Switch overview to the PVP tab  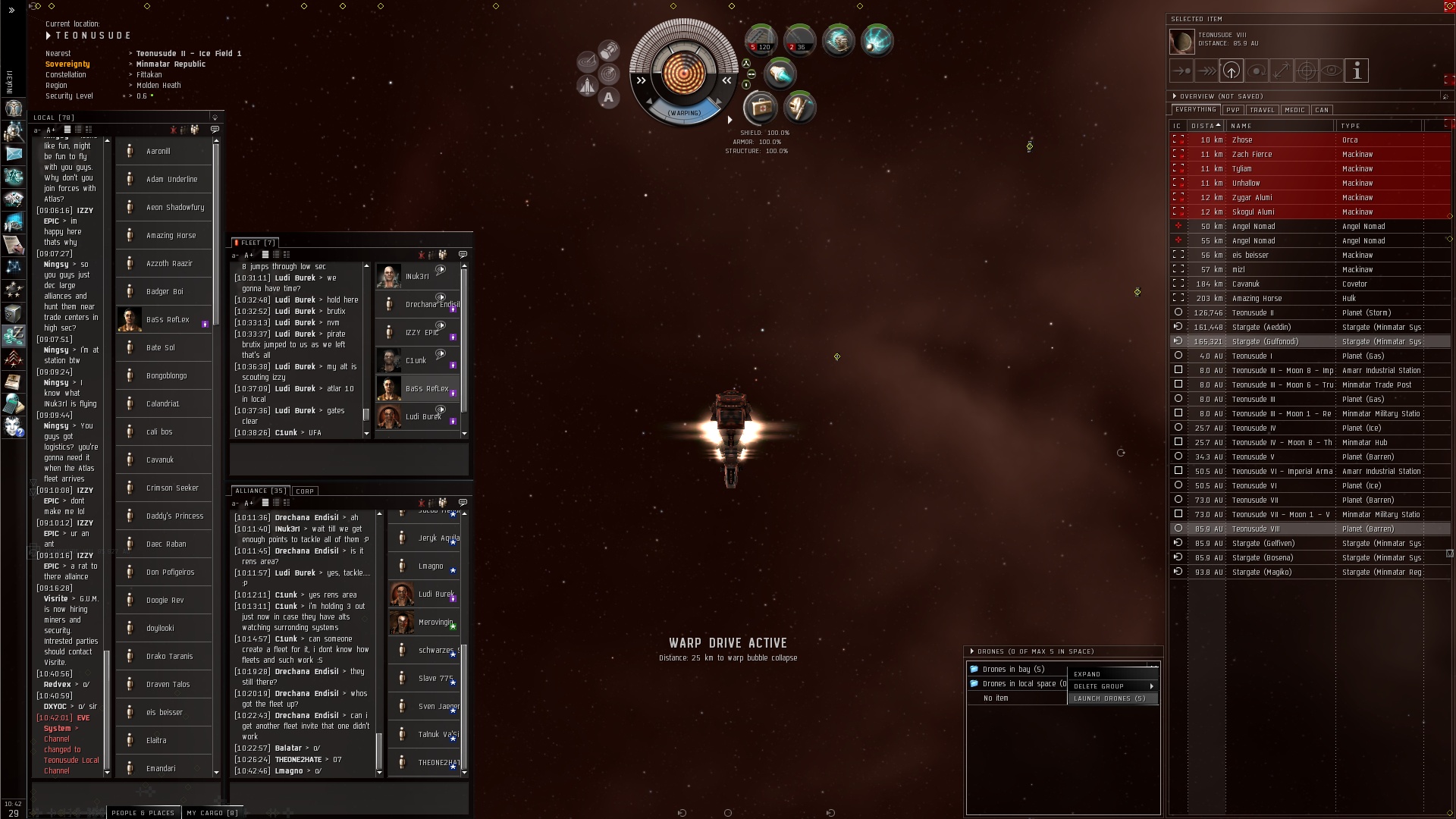click(x=1233, y=110)
